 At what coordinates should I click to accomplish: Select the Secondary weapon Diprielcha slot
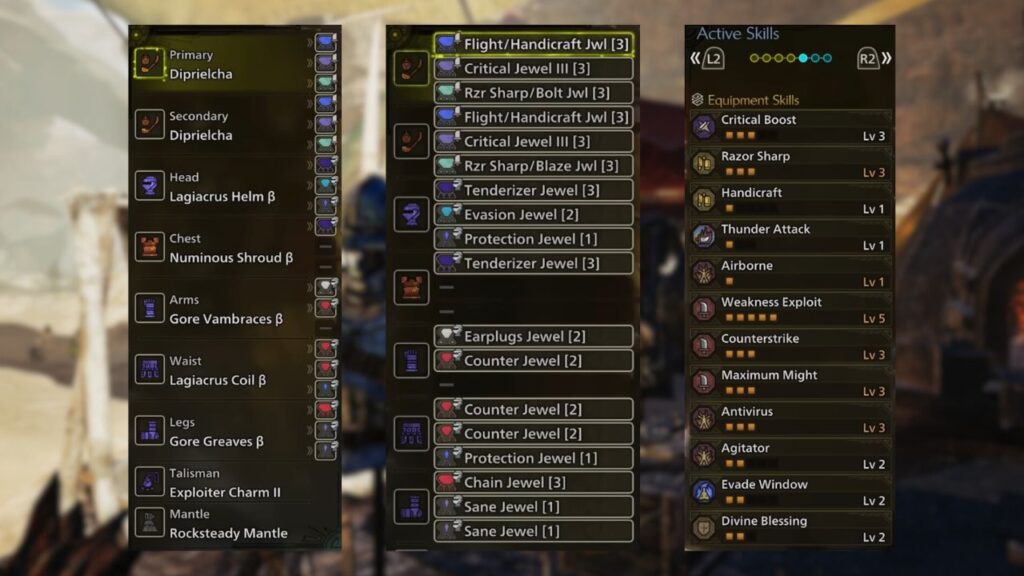point(220,126)
